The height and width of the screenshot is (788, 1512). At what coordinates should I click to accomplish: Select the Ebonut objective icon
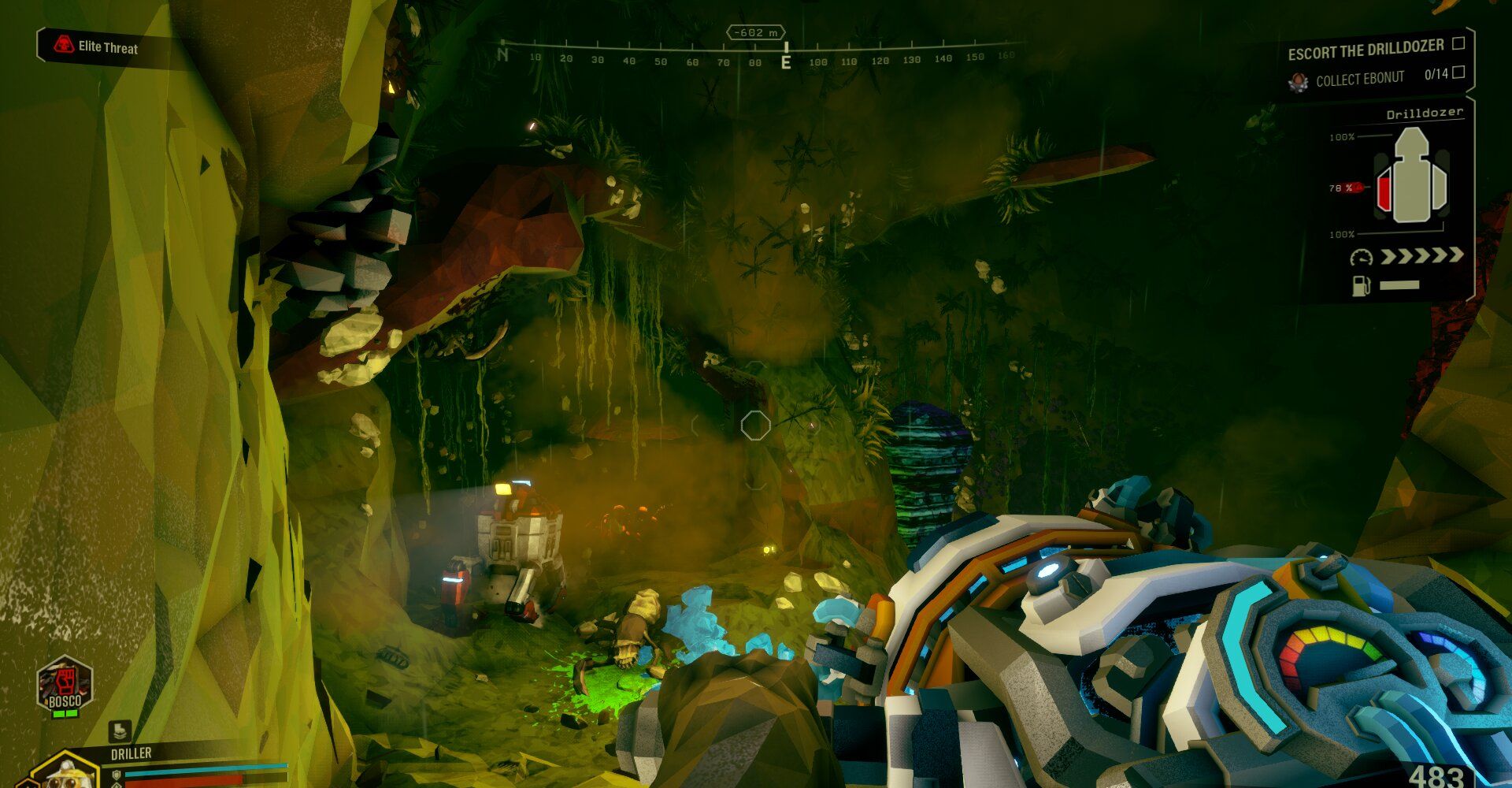tap(1298, 80)
